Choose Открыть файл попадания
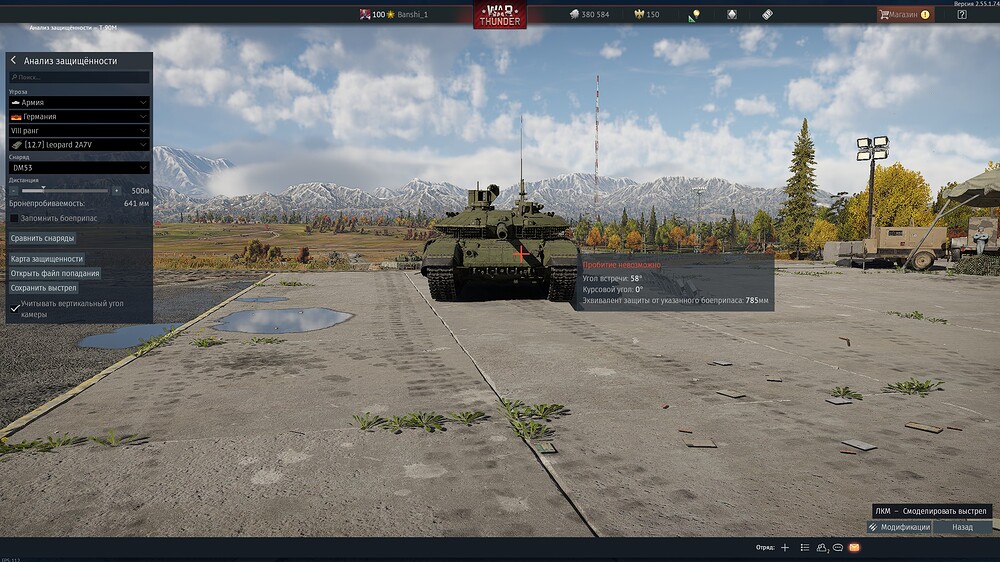Image resolution: width=1000 pixels, height=562 pixels. (x=55, y=273)
